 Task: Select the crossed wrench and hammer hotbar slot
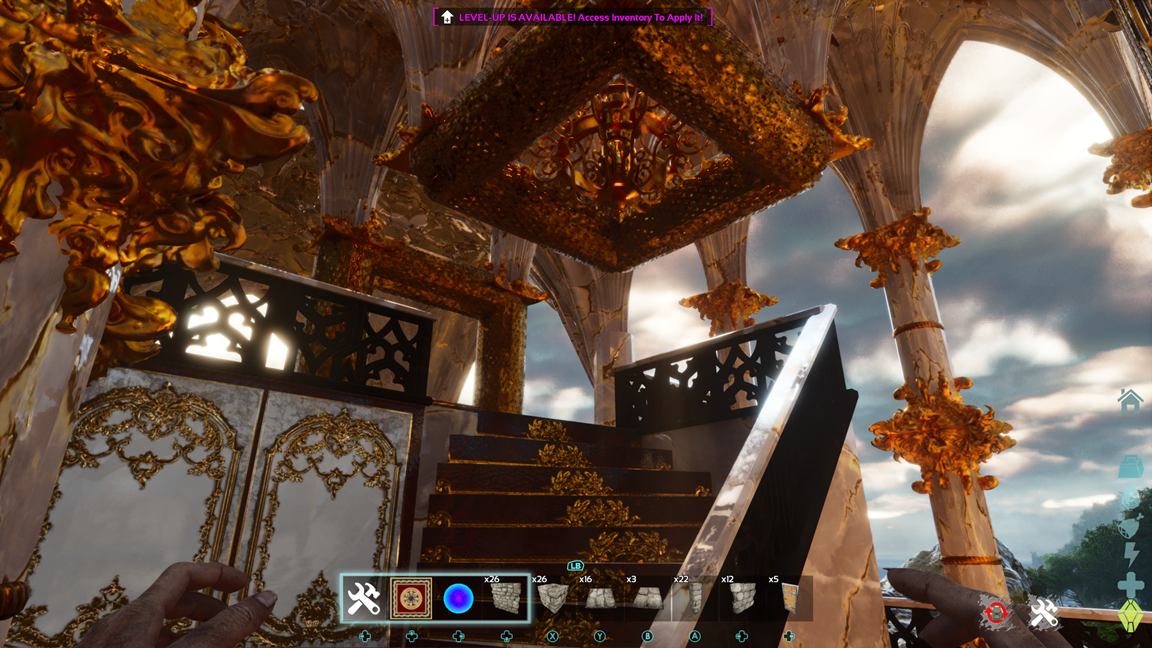point(363,599)
